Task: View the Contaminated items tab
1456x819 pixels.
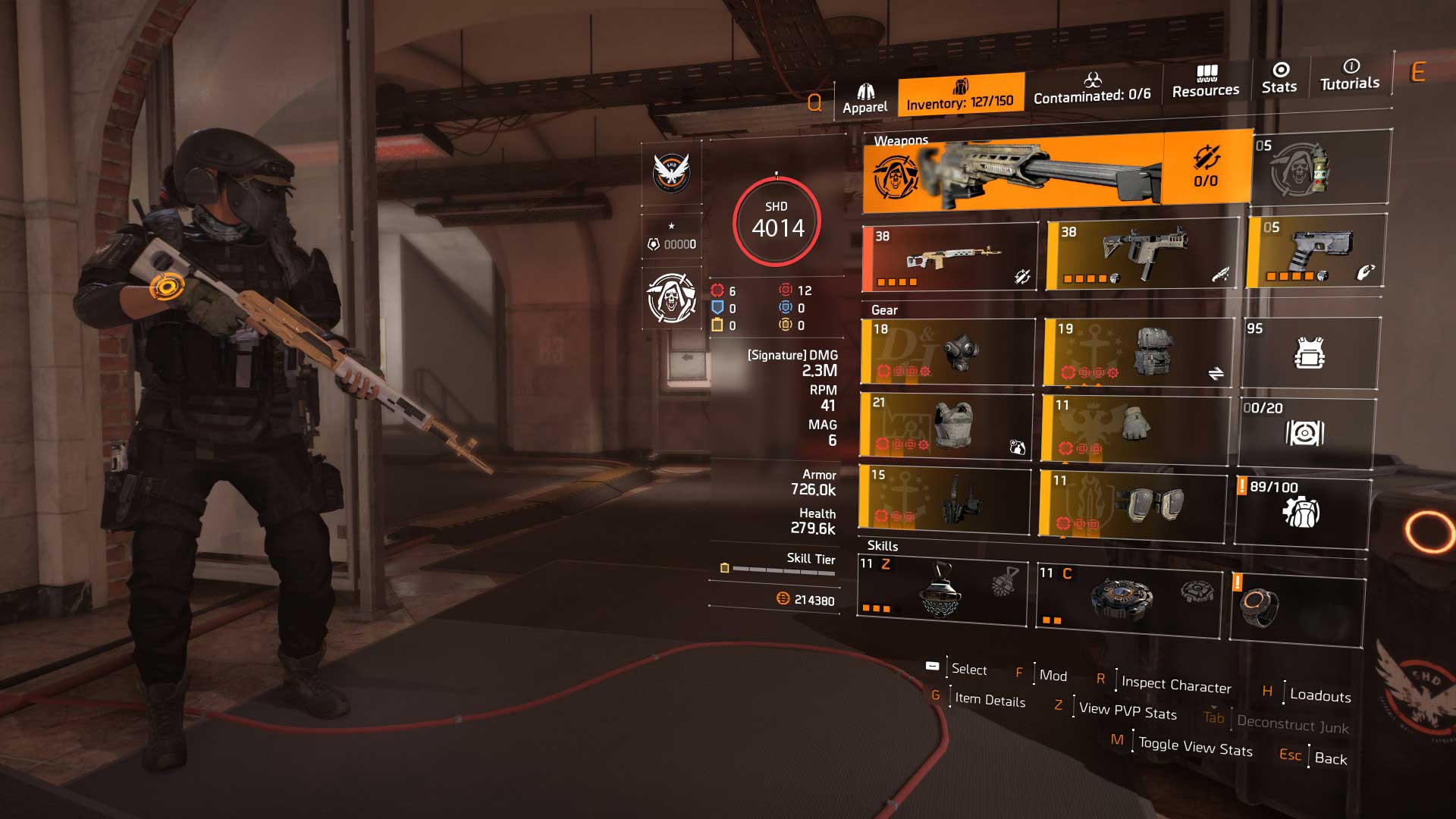Action: coord(1092,95)
